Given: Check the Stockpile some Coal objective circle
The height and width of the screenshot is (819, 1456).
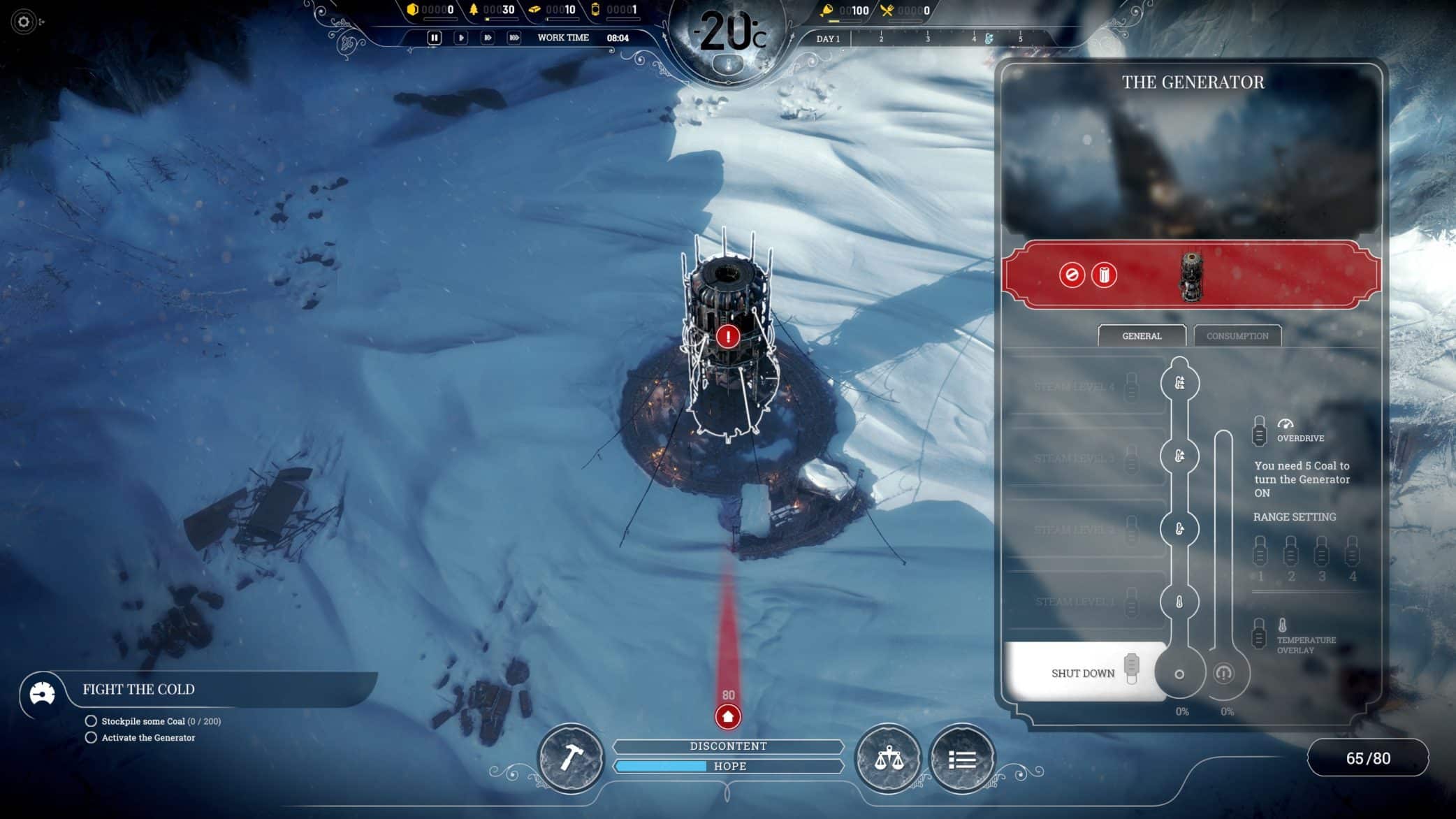Looking at the screenshot, I should pos(92,721).
